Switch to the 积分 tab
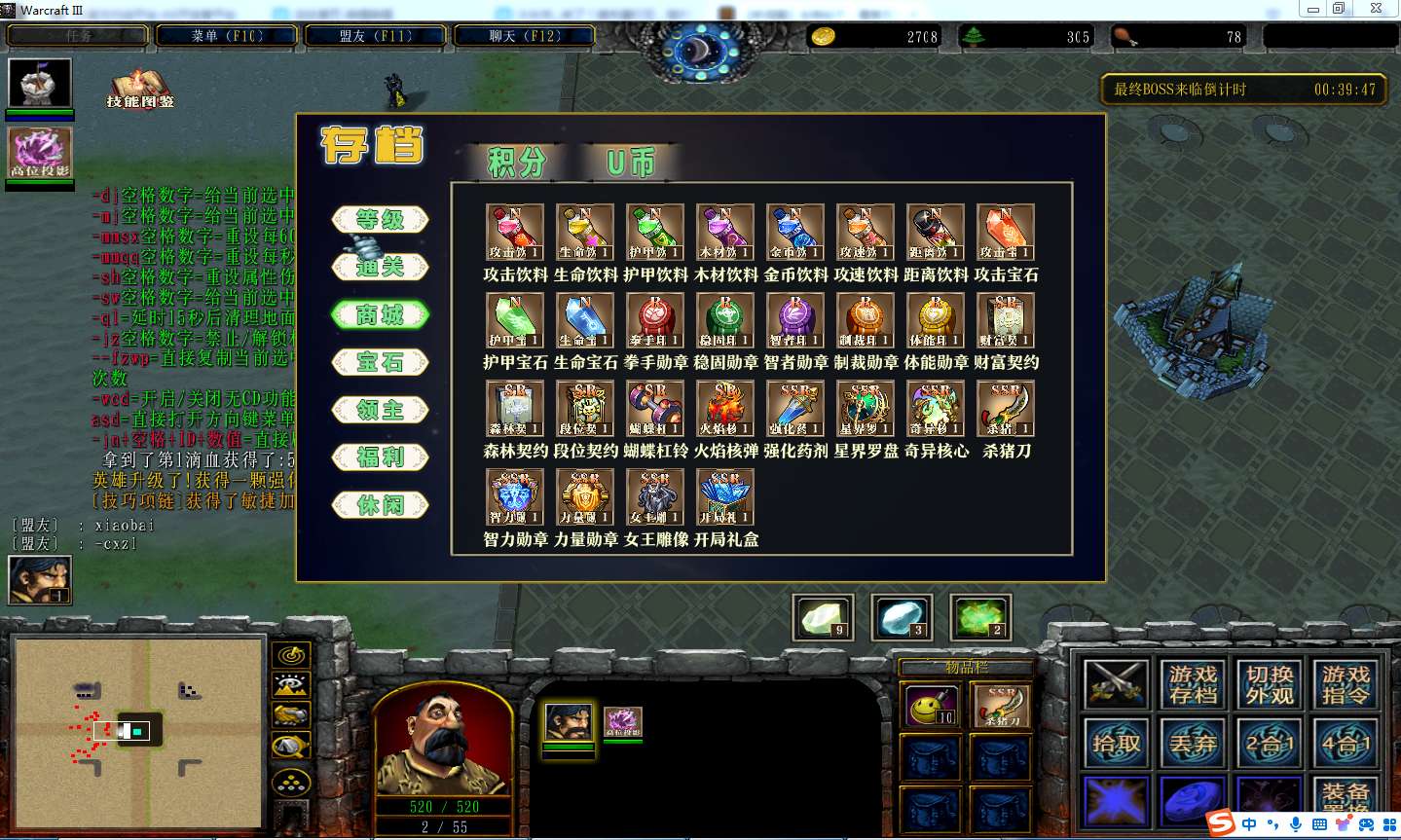1401x840 pixels. 516,163
